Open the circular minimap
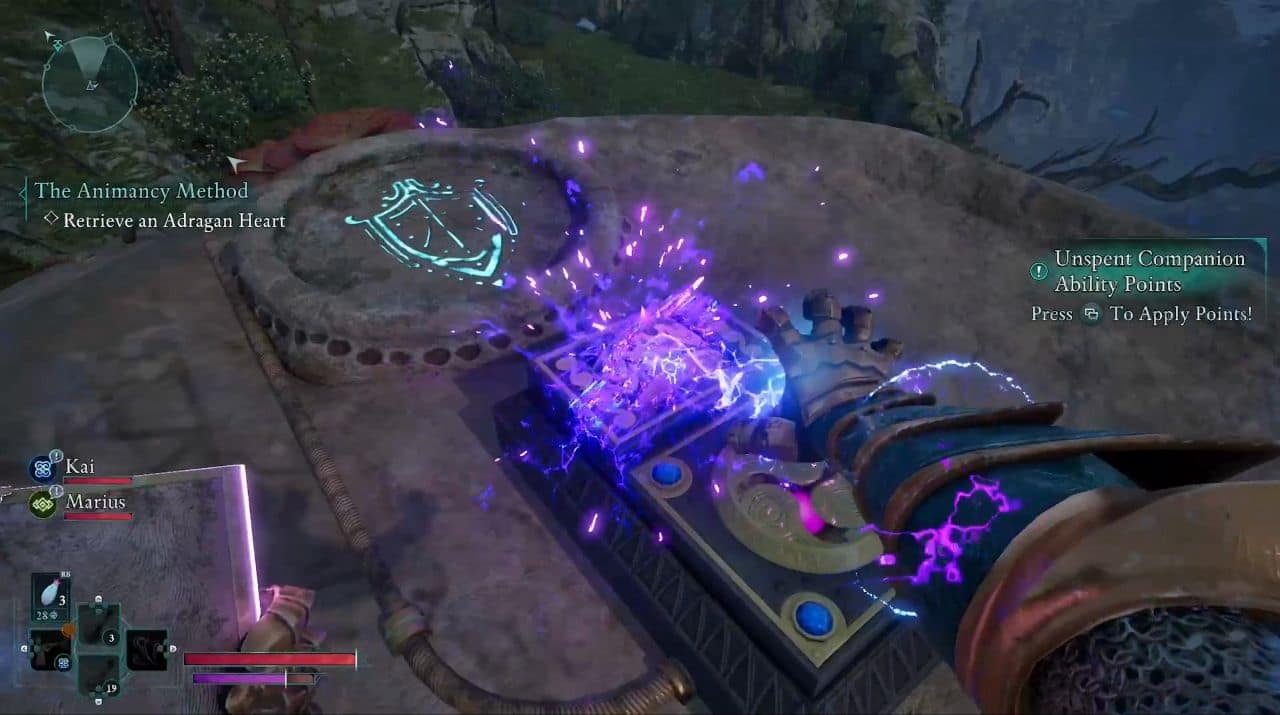Viewport: 1280px width, 715px height. [x=89, y=83]
